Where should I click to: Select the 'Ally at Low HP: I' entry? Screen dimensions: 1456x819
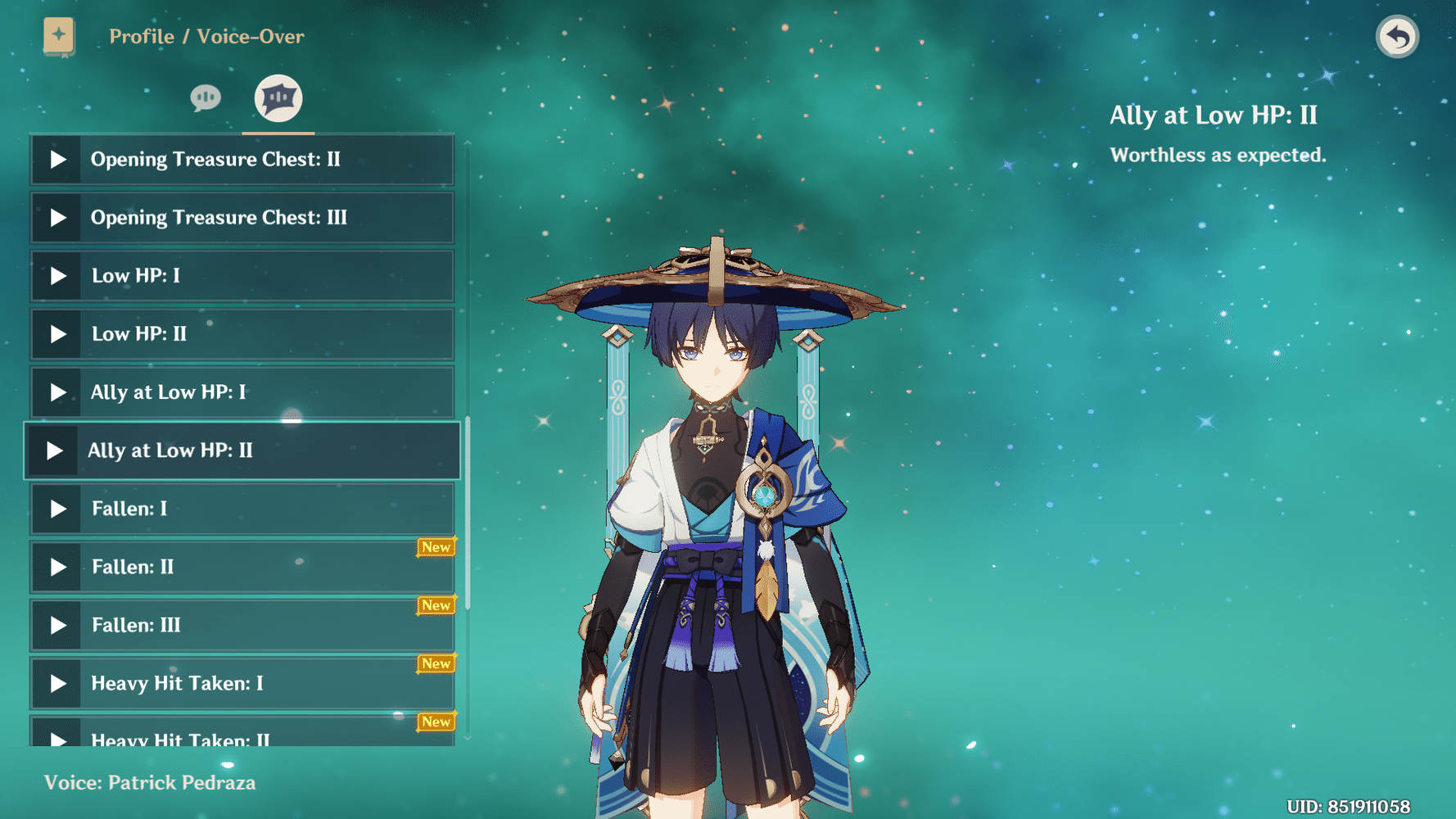(242, 392)
